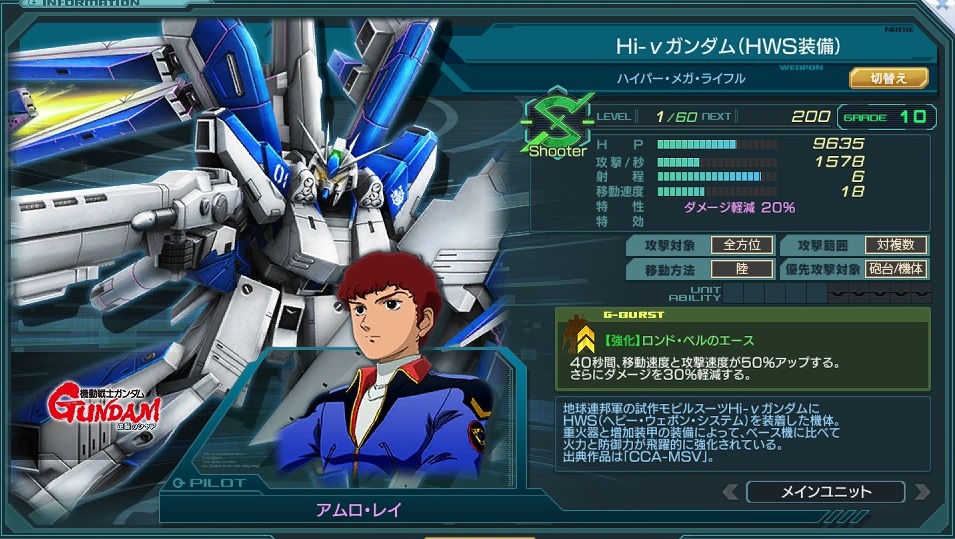Close the unit information window
Viewport: 955px width, 539px height.
[x=943, y=6]
